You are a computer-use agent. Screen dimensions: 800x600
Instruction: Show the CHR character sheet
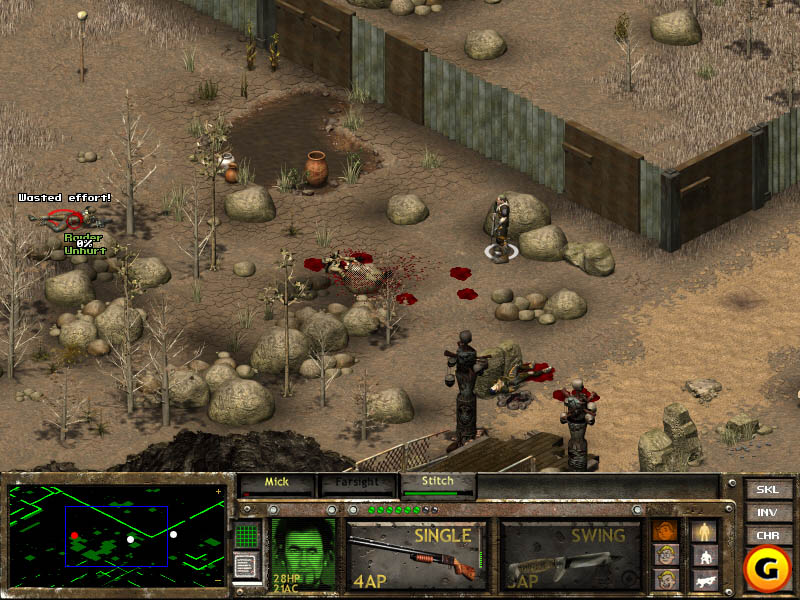tap(766, 534)
